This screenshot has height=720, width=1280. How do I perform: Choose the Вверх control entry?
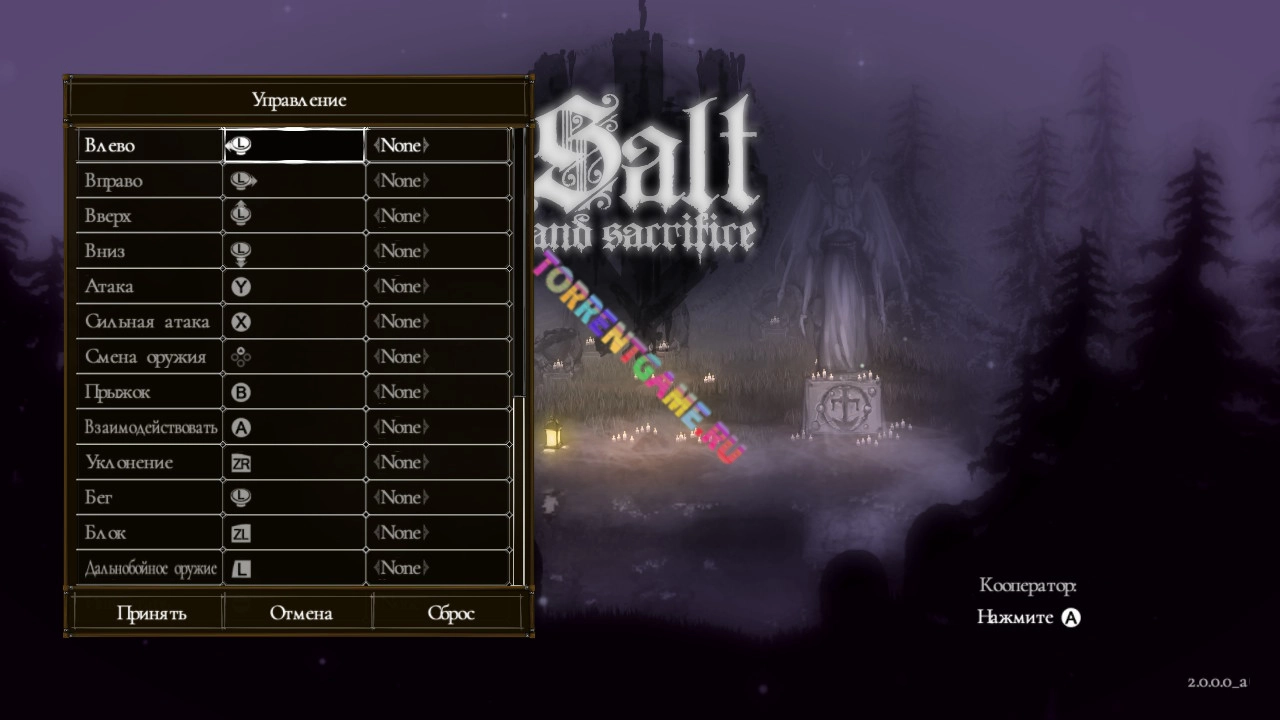[150, 216]
